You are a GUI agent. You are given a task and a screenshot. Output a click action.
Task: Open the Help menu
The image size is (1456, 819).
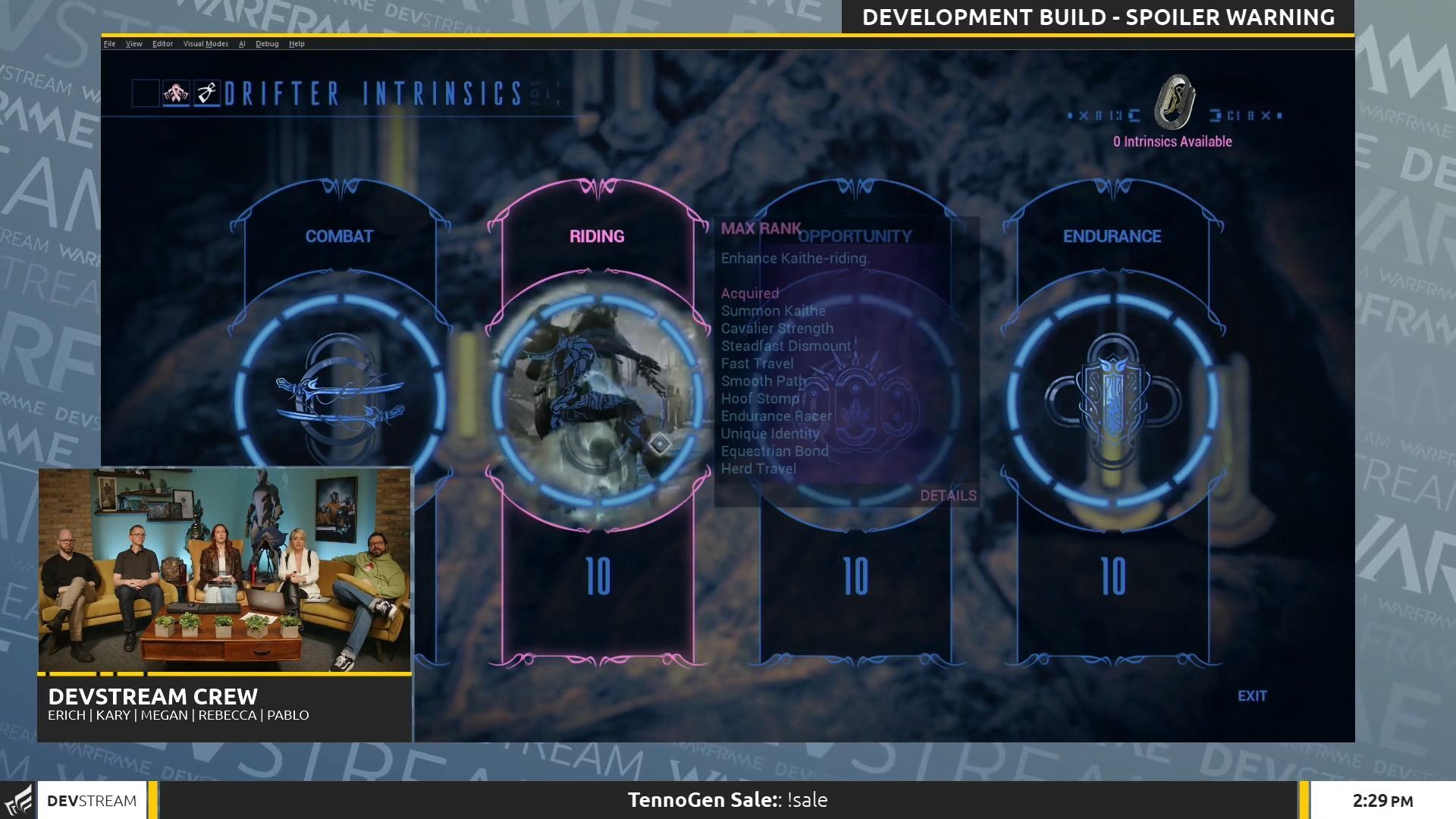(x=297, y=43)
